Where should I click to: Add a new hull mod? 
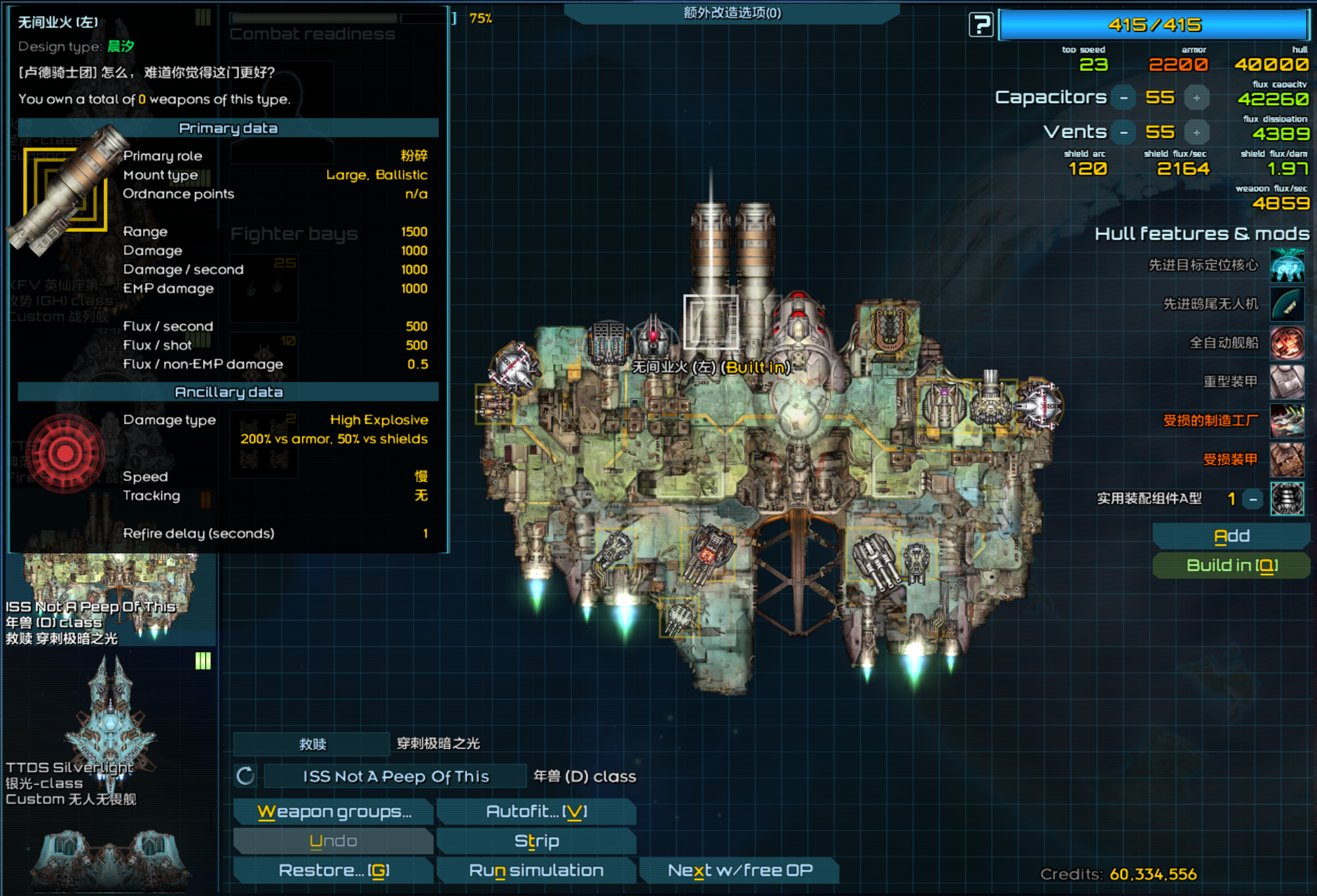coord(1231,537)
